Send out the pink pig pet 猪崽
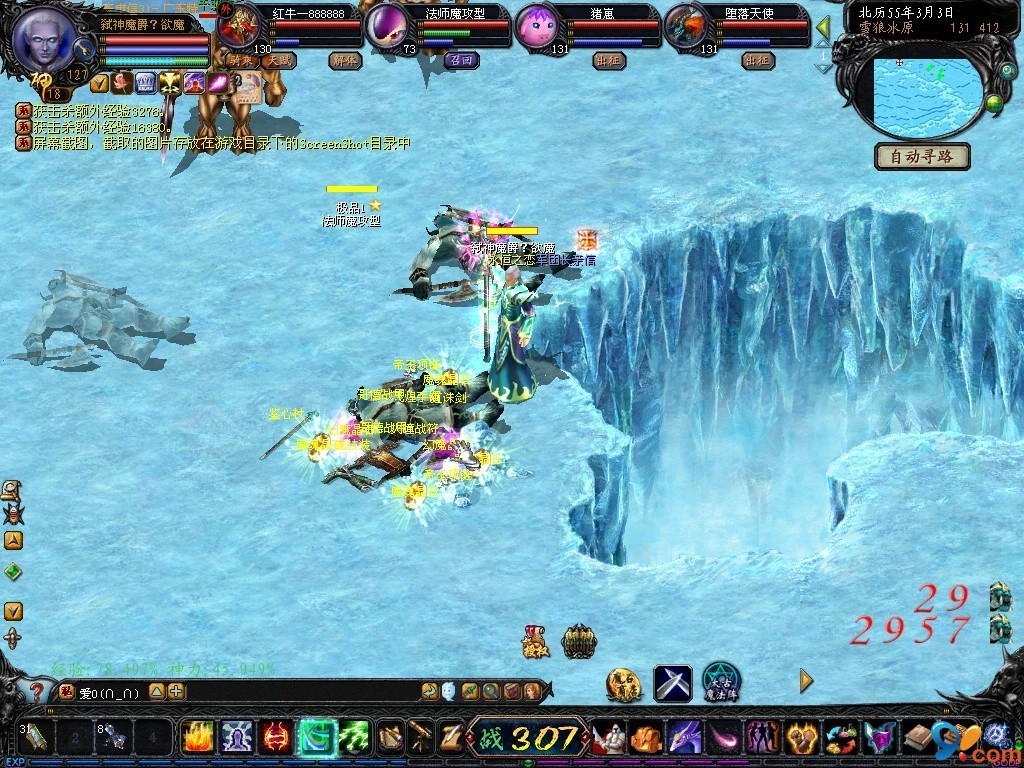 pyautogui.click(x=608, y=60)
